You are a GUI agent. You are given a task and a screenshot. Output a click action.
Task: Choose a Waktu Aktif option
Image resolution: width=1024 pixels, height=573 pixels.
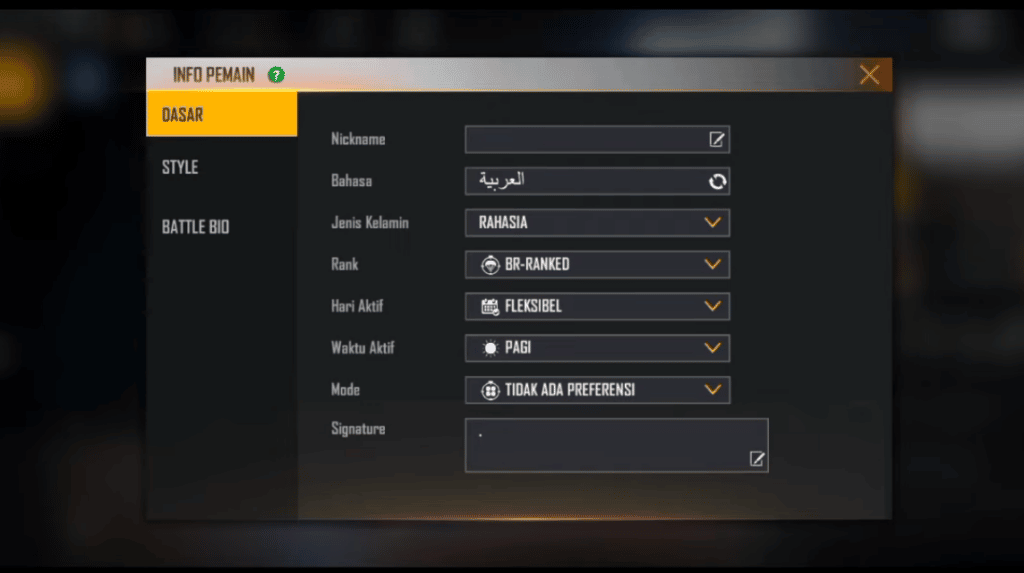point(597,348)
